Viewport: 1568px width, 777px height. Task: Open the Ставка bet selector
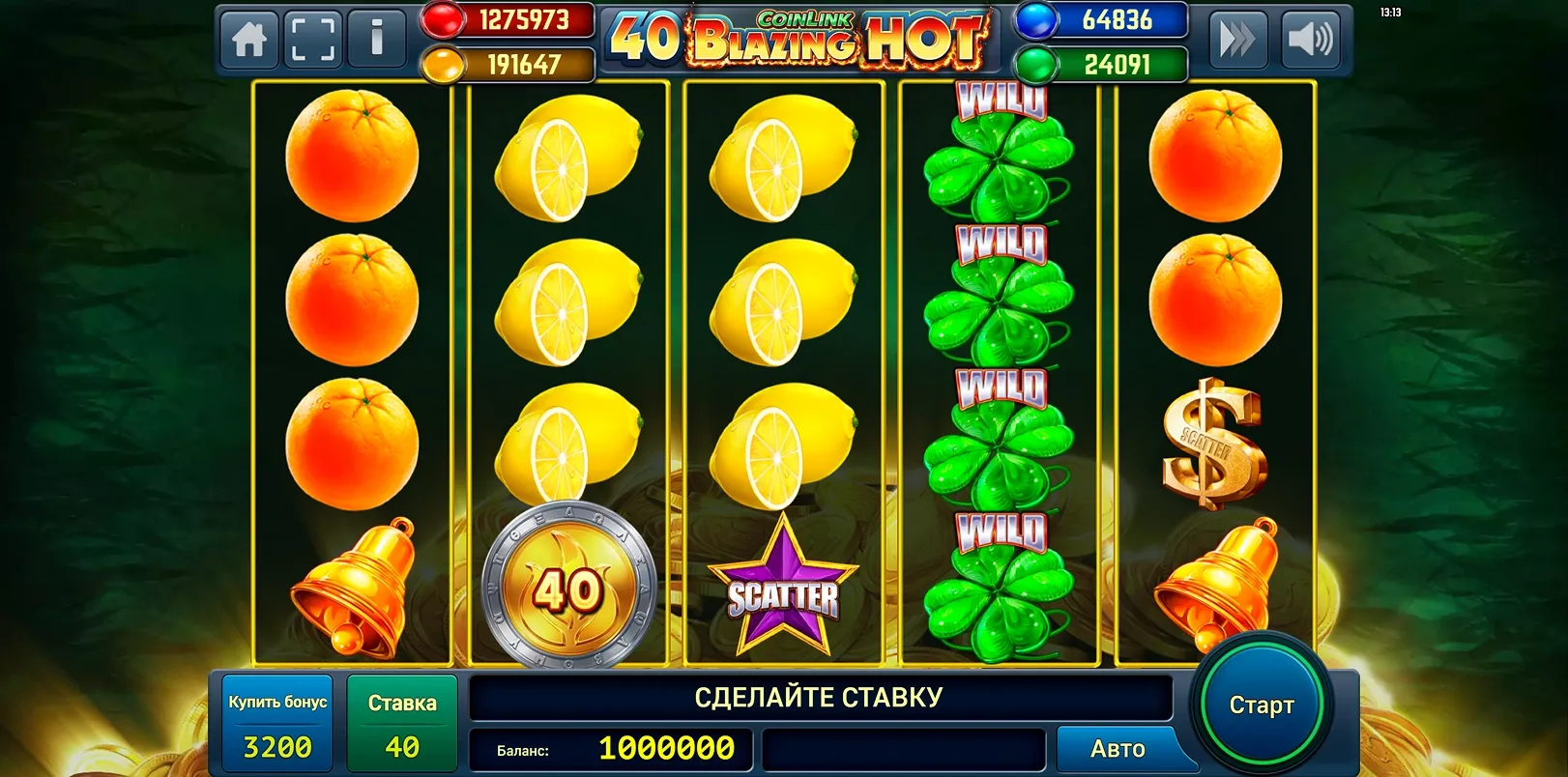(x=401, y=723)
